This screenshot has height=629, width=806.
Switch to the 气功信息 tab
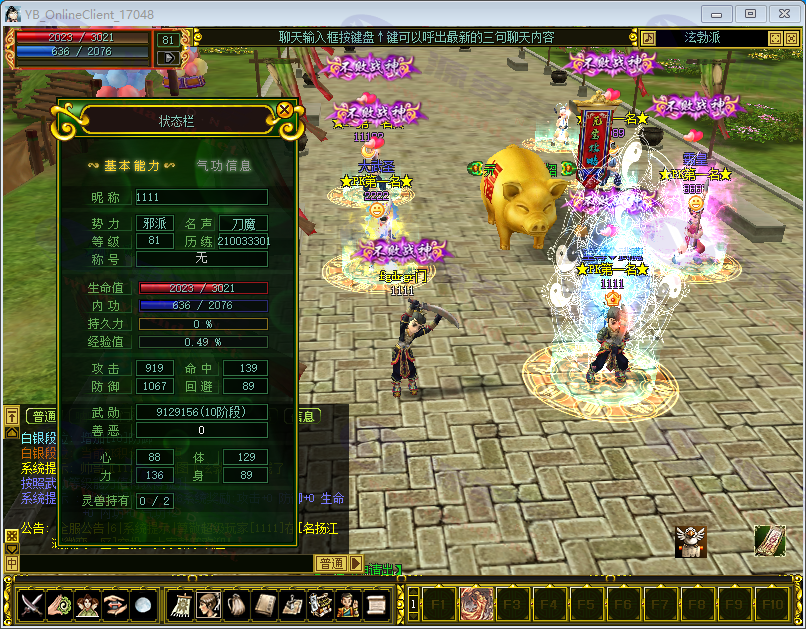pos(223,166)
